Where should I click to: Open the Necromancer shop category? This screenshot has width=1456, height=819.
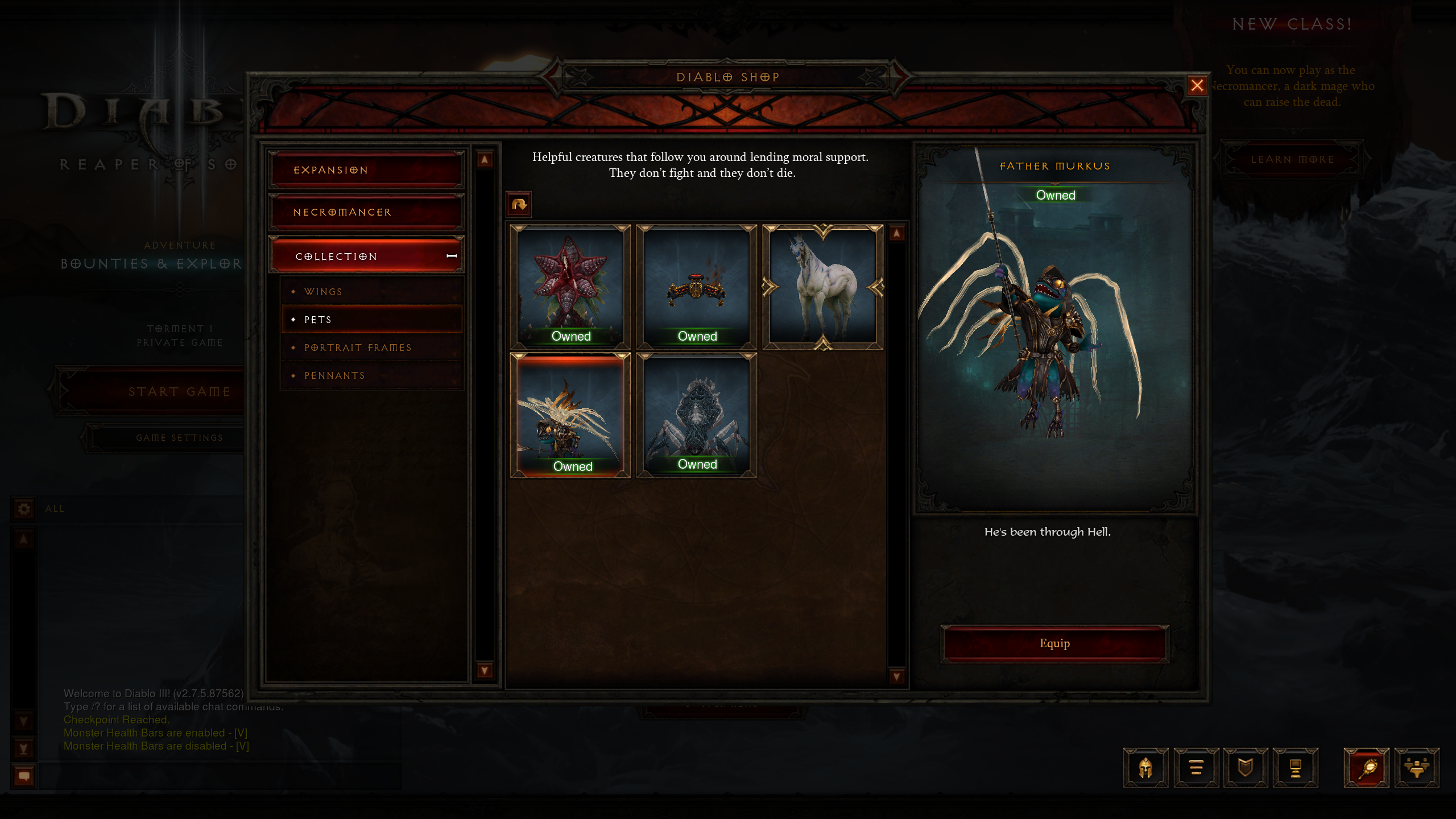click(x=367, y=212)
